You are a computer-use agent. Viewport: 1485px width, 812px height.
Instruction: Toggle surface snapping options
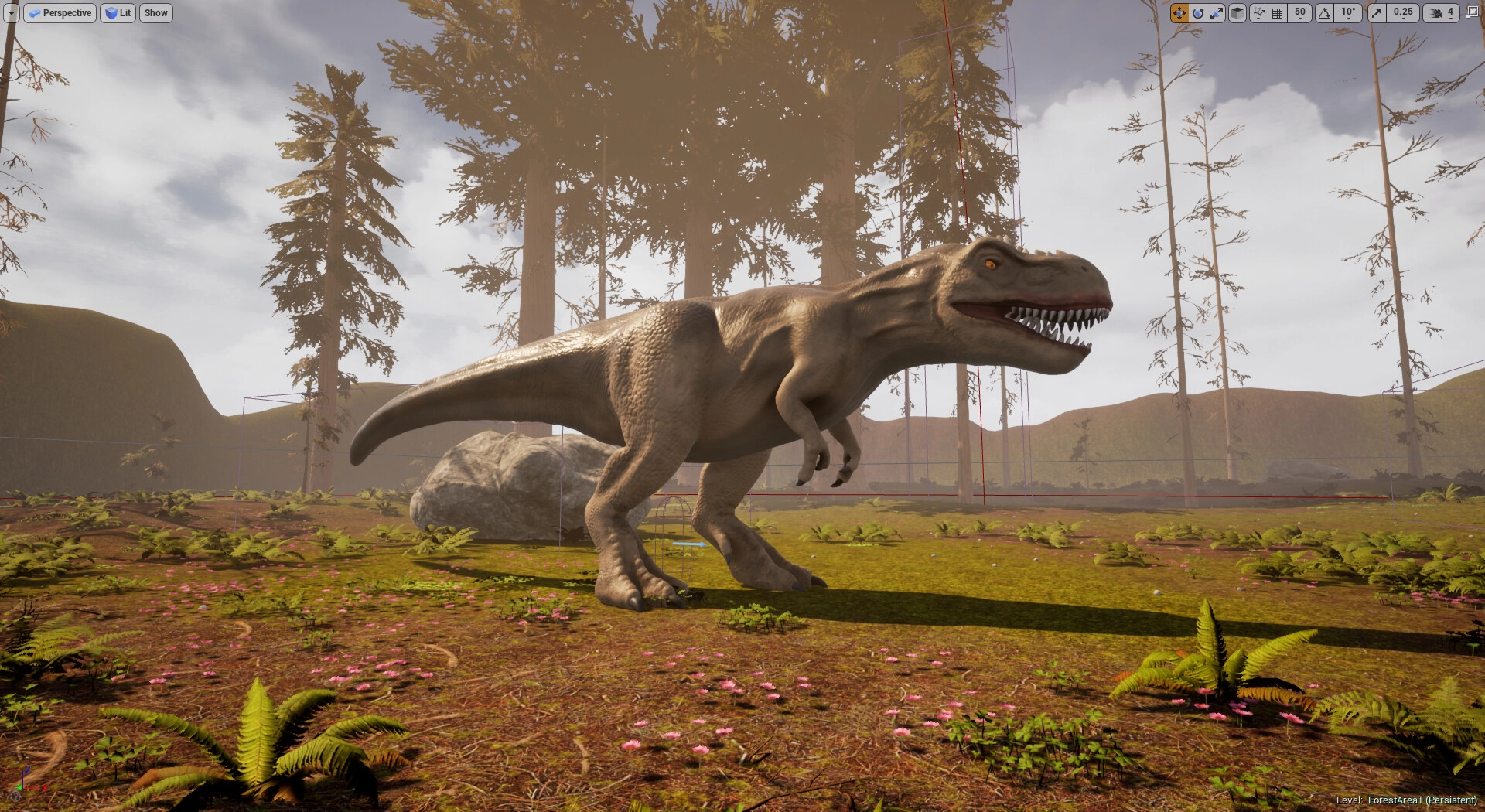click(x=1258, y=13)
